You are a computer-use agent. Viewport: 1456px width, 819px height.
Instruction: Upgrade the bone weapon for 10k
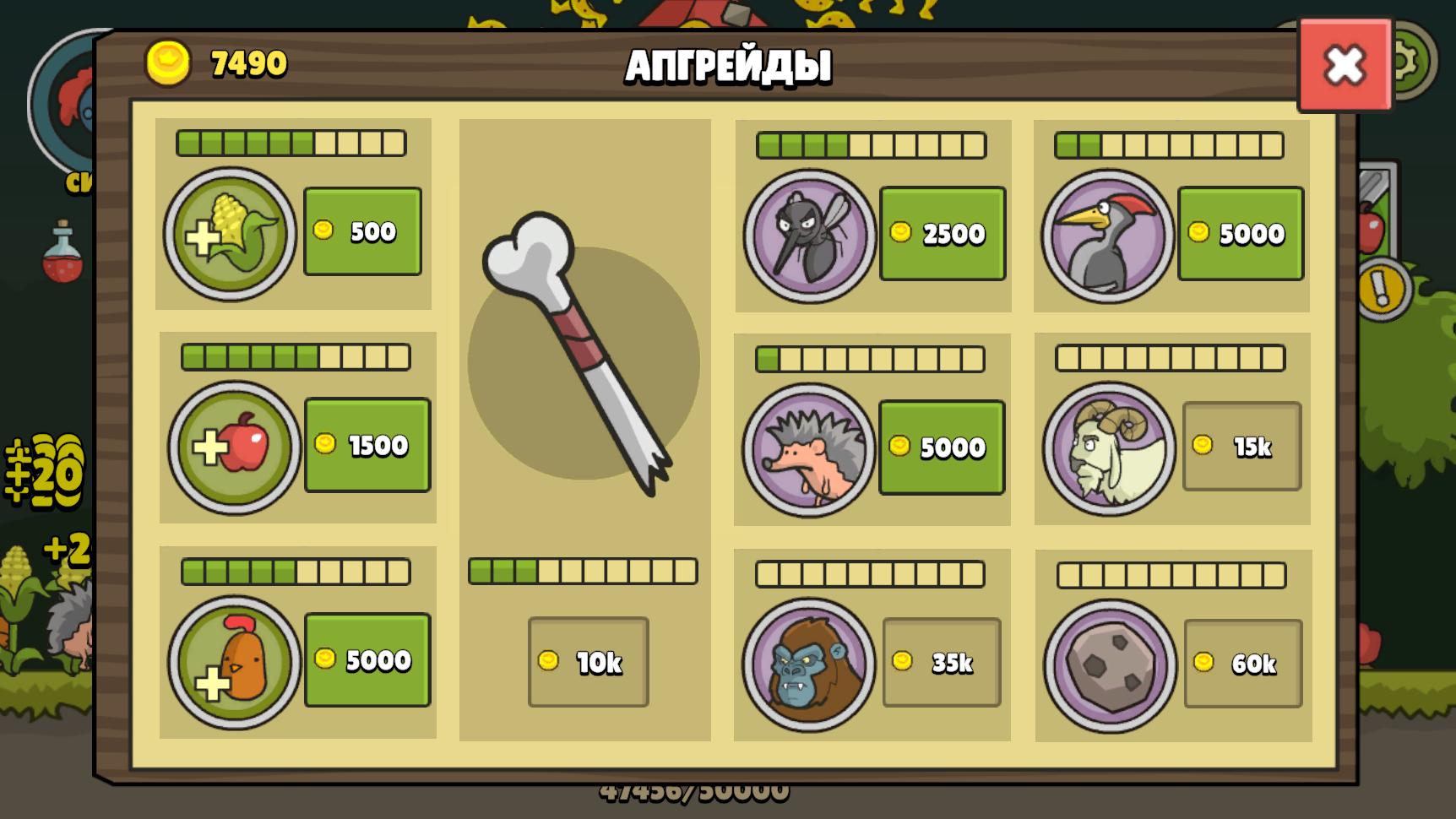coord(588,662)
